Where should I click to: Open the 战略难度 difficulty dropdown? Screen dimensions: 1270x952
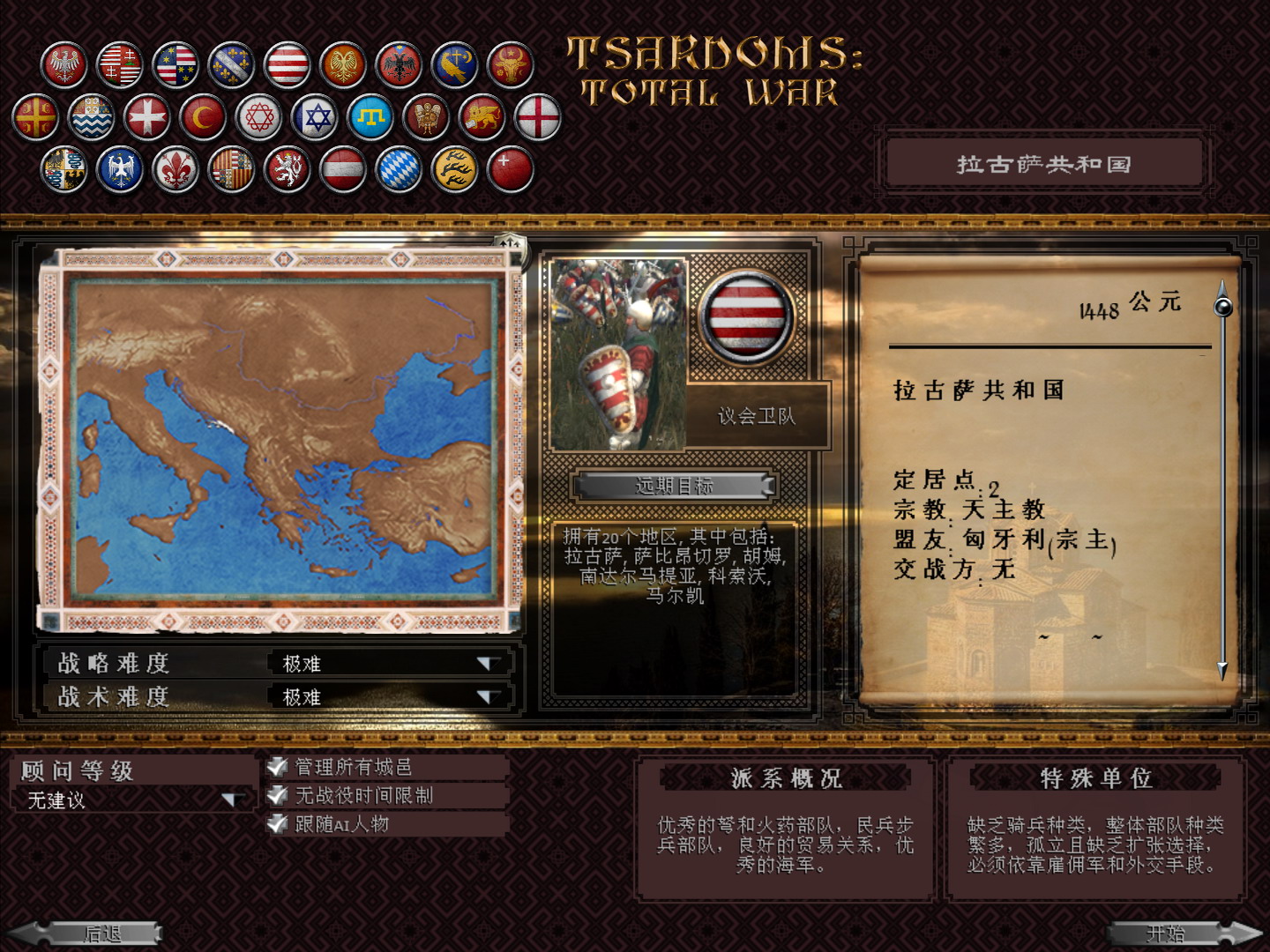486,664
